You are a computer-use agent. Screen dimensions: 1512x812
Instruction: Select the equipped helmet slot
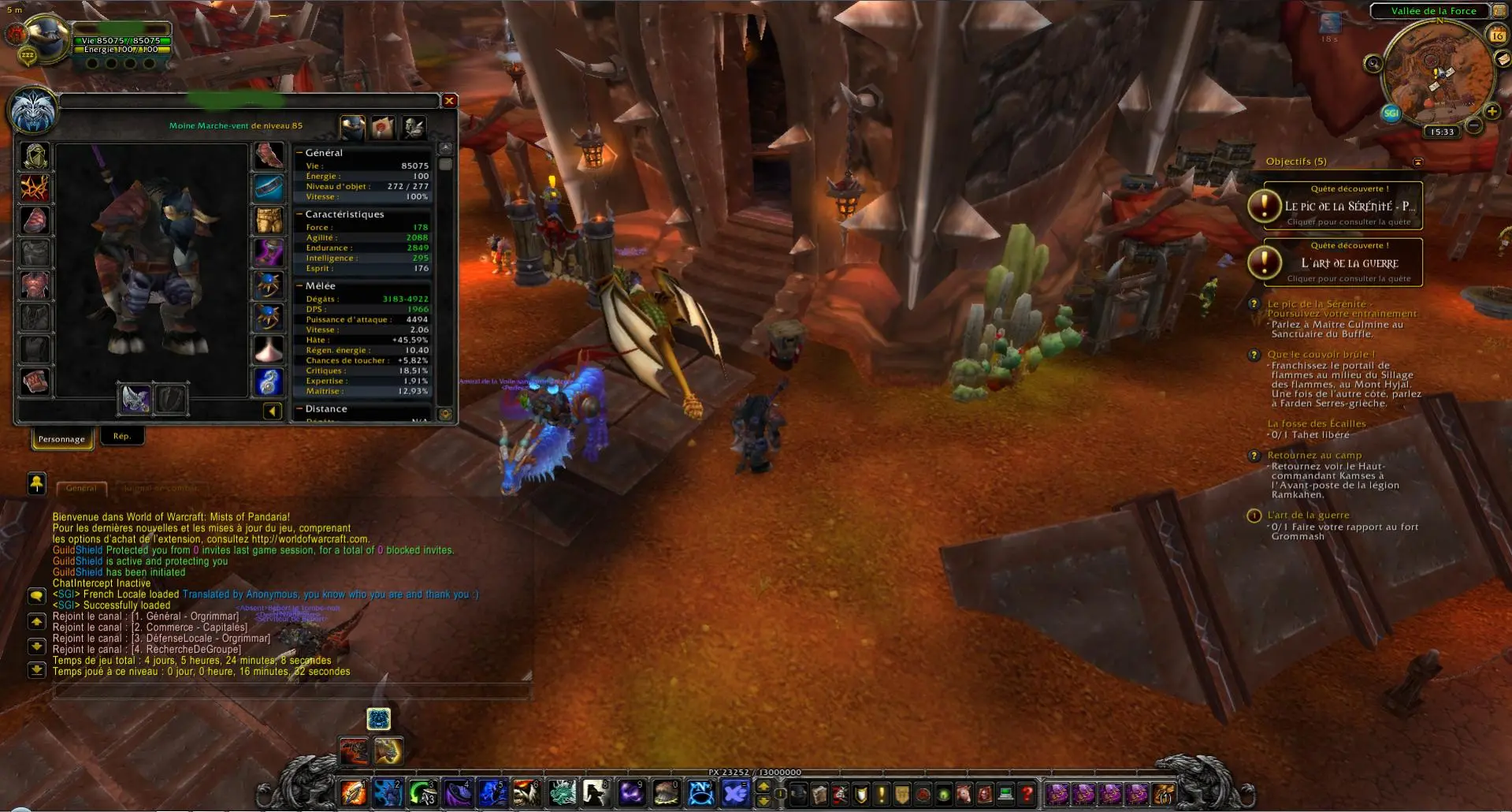click(x=35, y=156)
